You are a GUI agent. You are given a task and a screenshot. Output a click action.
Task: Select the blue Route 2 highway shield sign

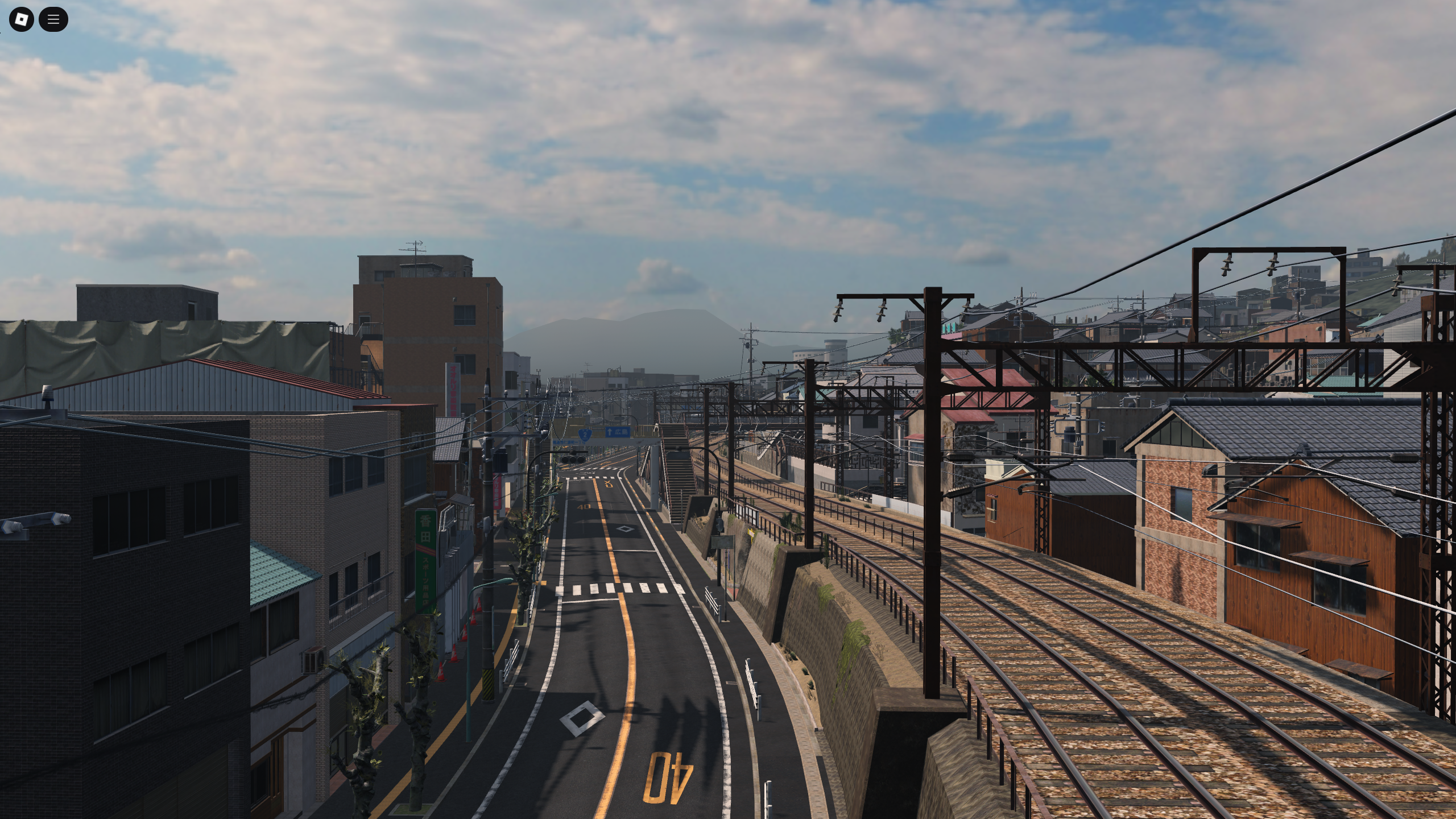[x=585, y=435]
